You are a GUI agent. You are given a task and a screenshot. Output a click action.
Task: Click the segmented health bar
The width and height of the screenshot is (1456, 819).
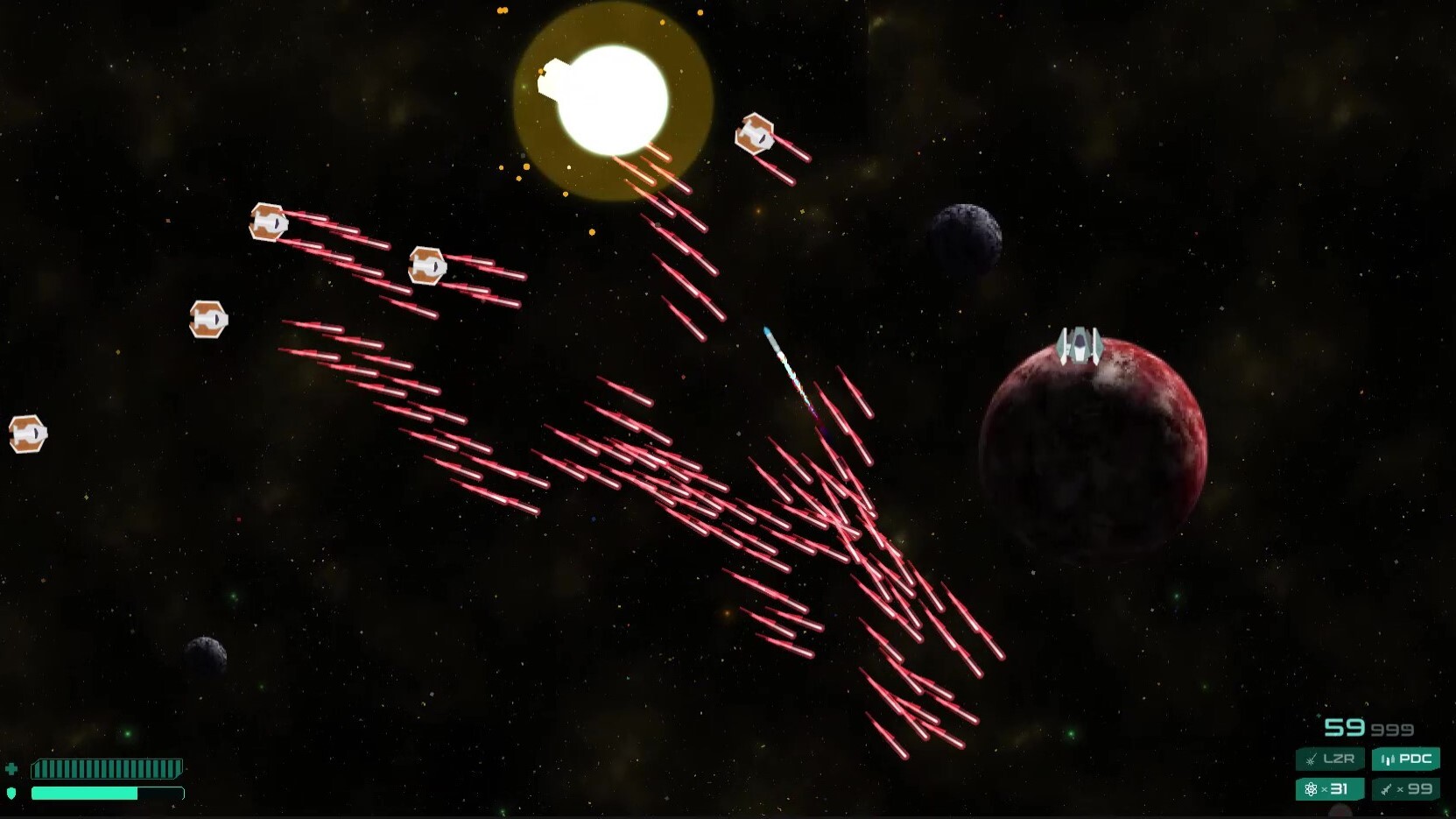[107, 768]
